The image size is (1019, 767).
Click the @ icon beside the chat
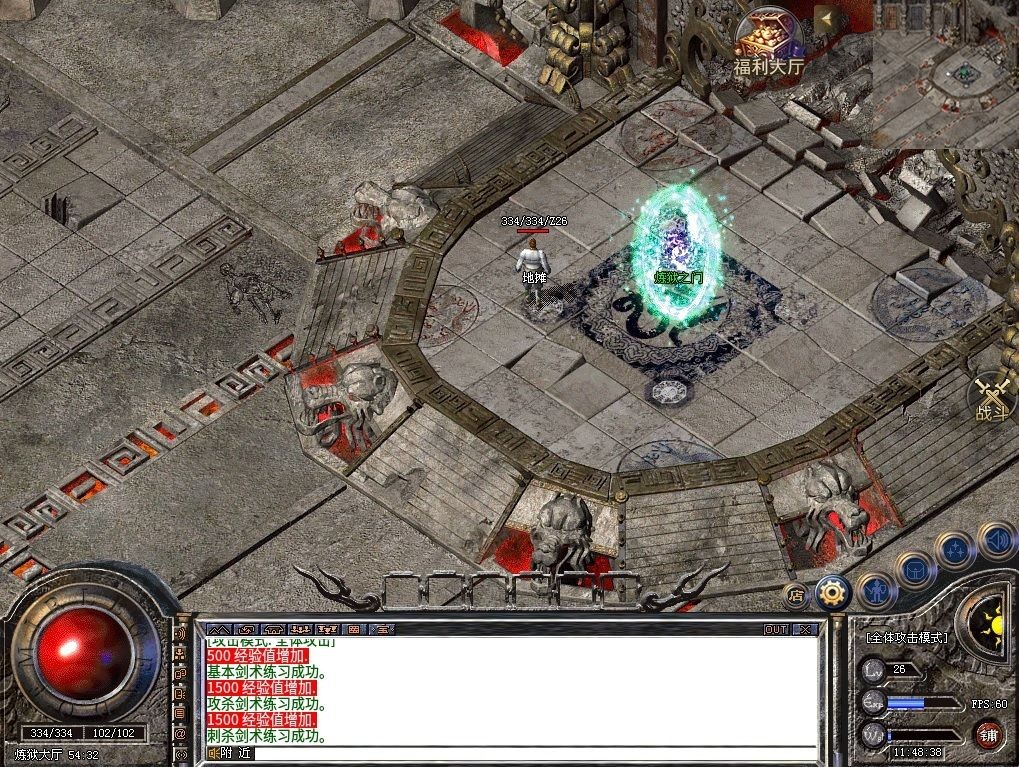click(180, 733)
